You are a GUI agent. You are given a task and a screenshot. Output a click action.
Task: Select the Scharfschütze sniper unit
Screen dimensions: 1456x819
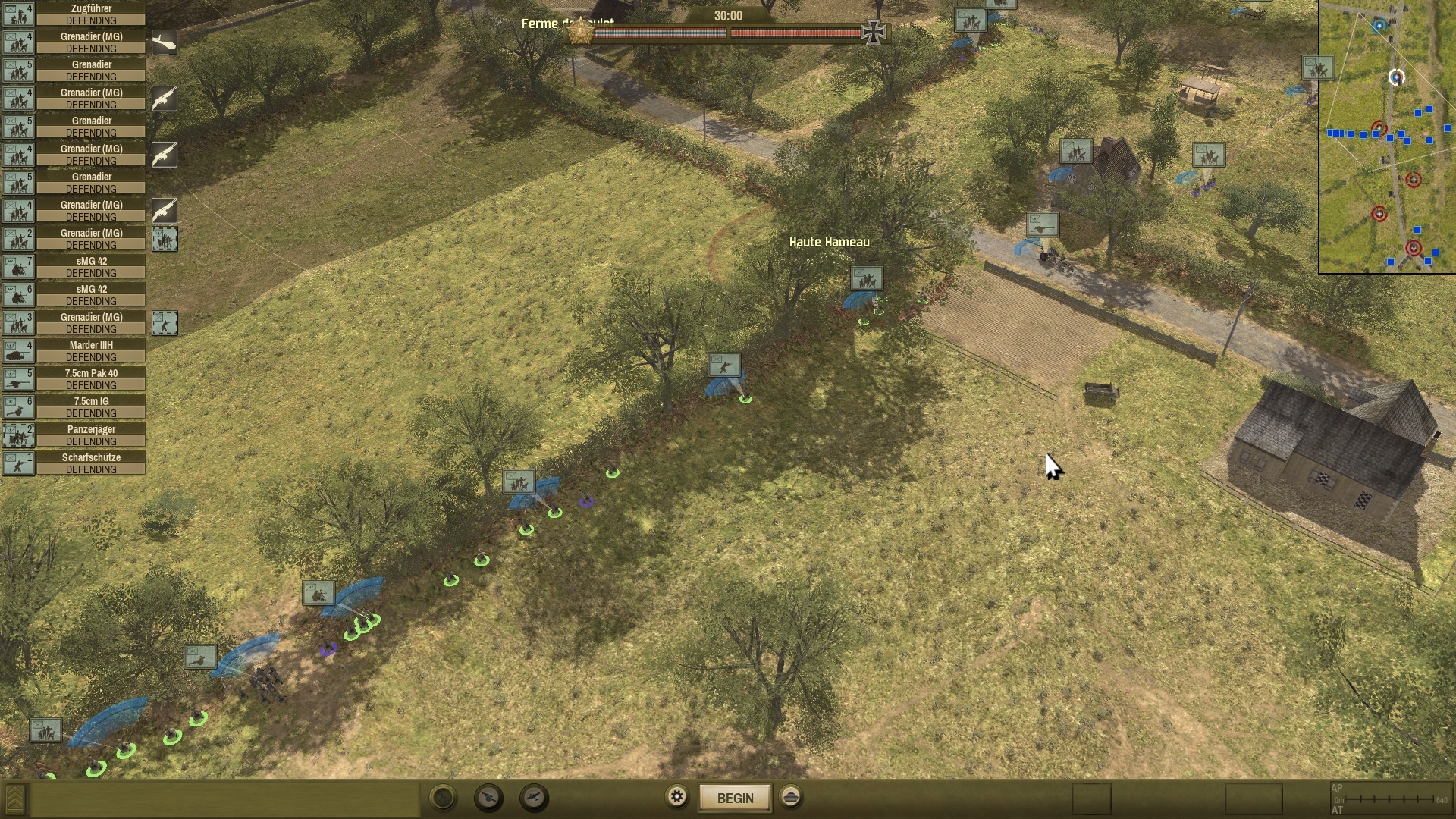[91, 463]
